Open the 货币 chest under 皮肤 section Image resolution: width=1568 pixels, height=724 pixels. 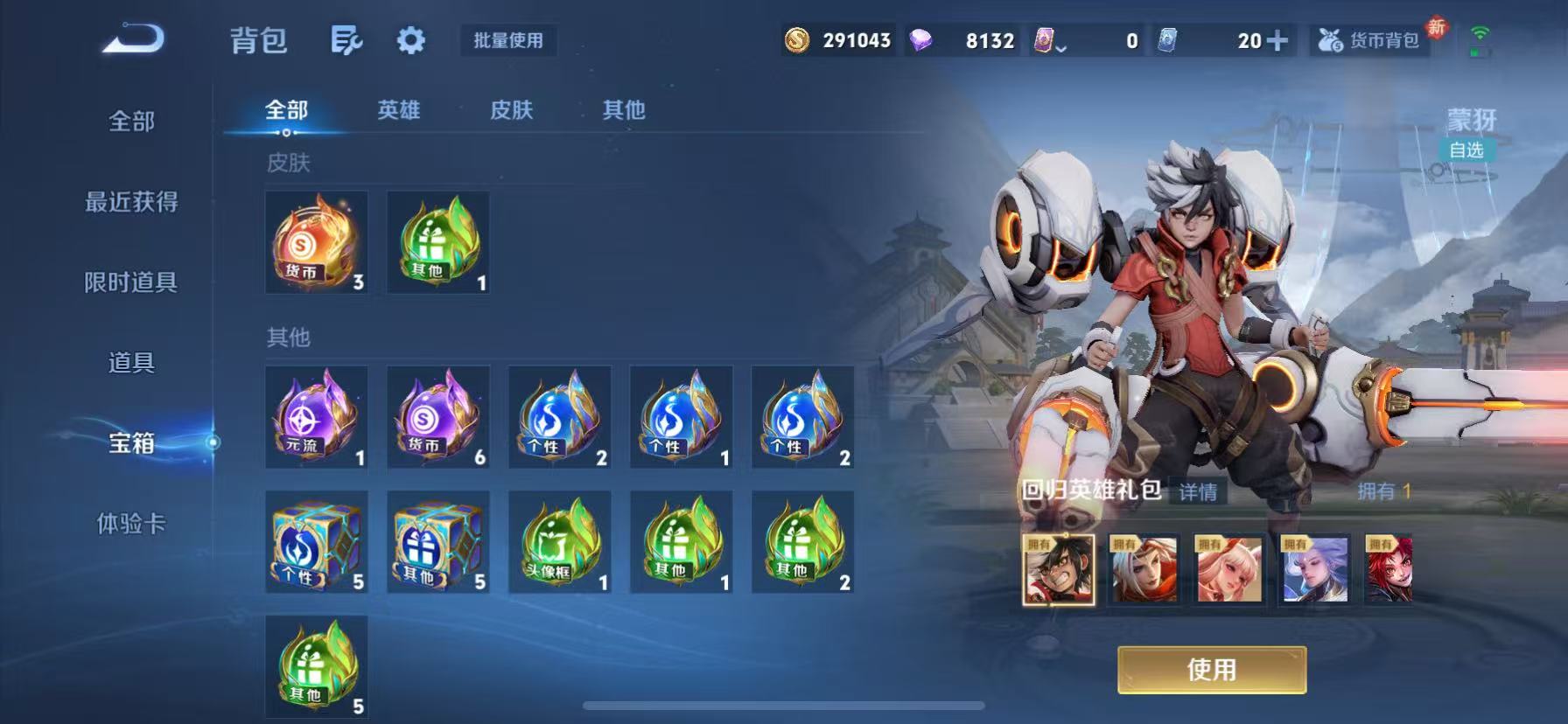(317, 243)
